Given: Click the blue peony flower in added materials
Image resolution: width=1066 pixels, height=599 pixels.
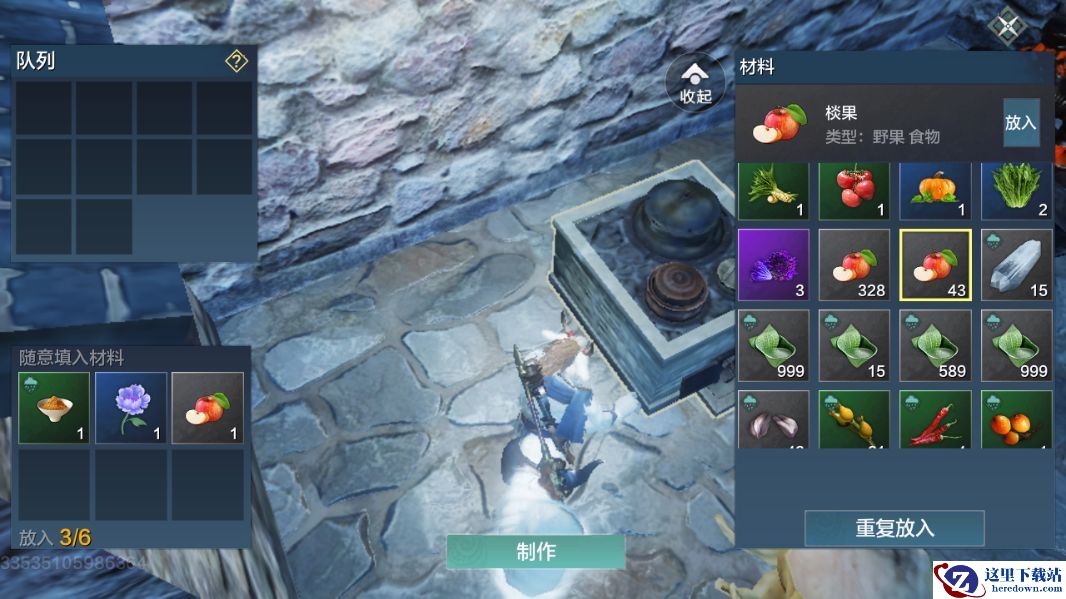Looking at the screenshot, I should [131, 408].
